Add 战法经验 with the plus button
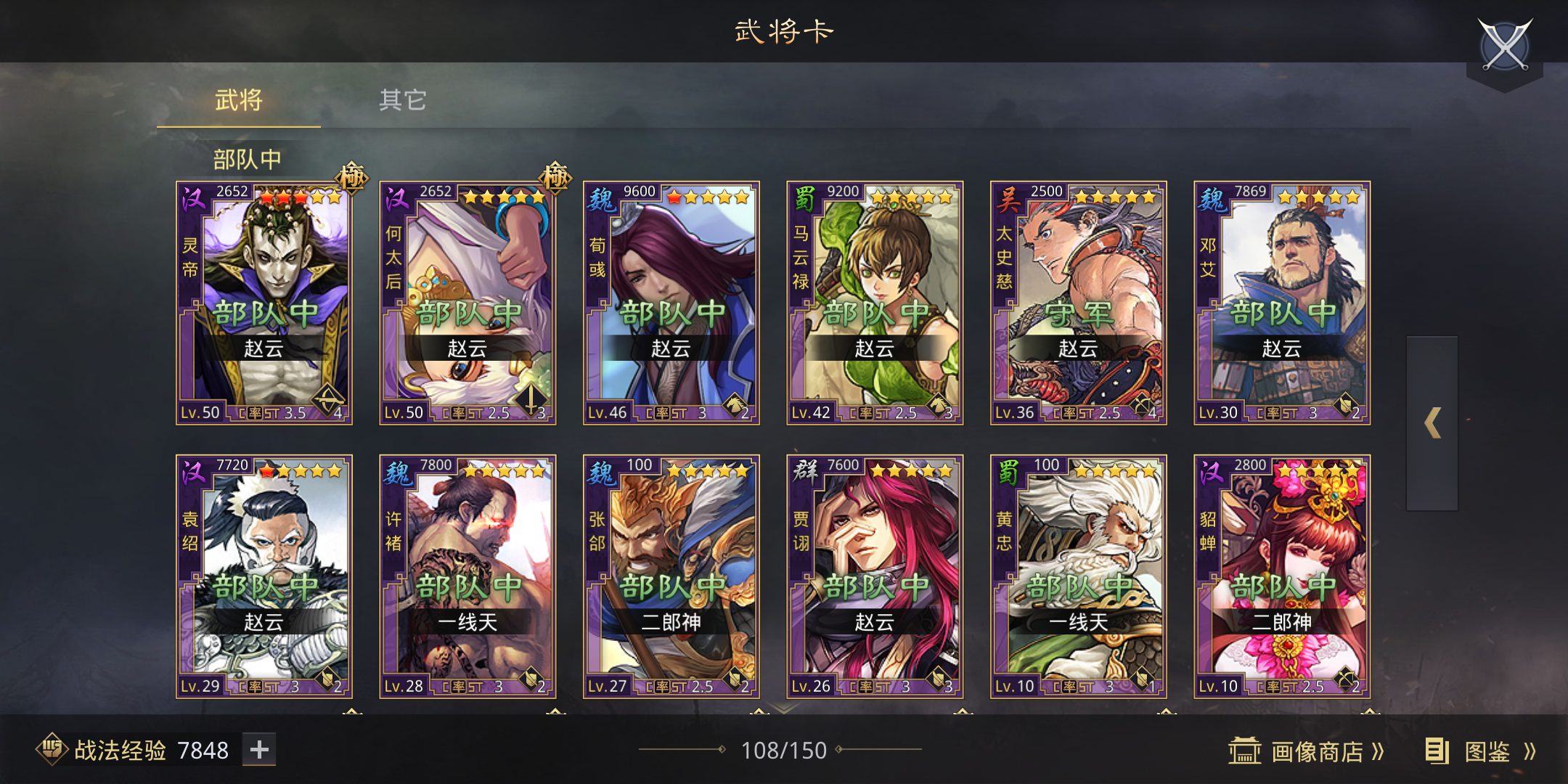This screenshot has width=1568, height=784. coord(259,750)
